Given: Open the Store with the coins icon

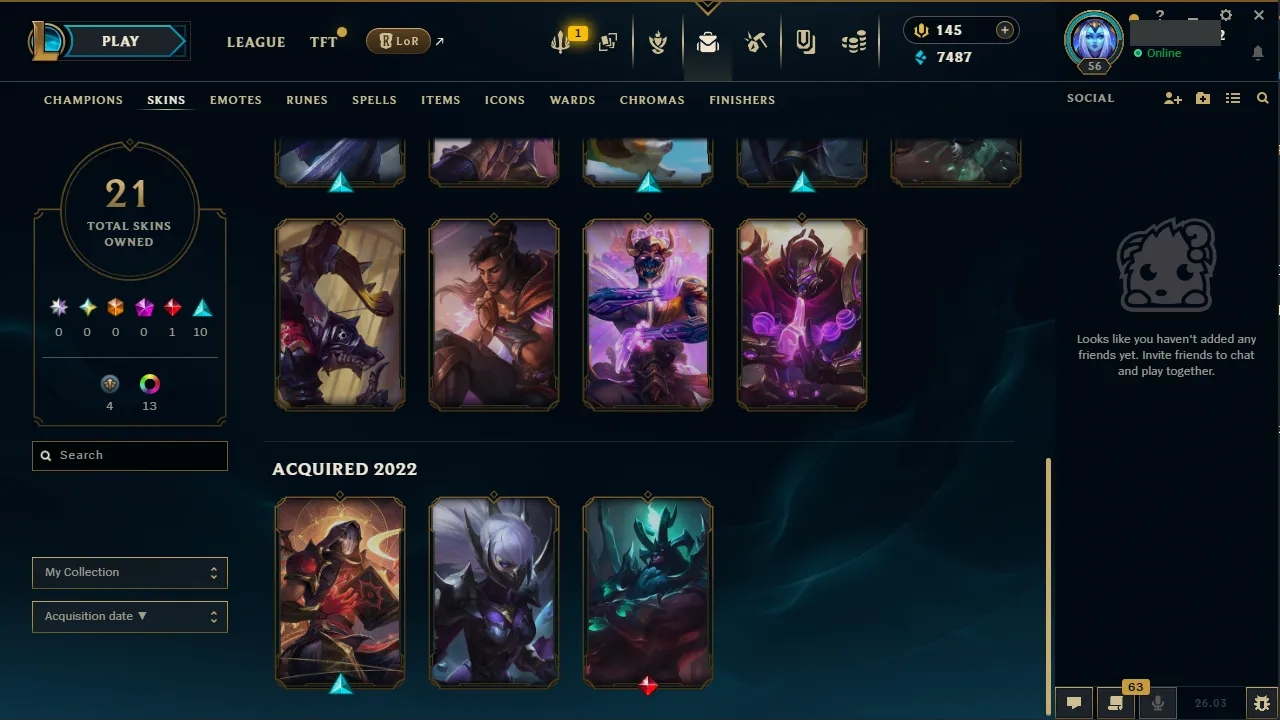Looking at the screenshot, I should coord(854,41).
